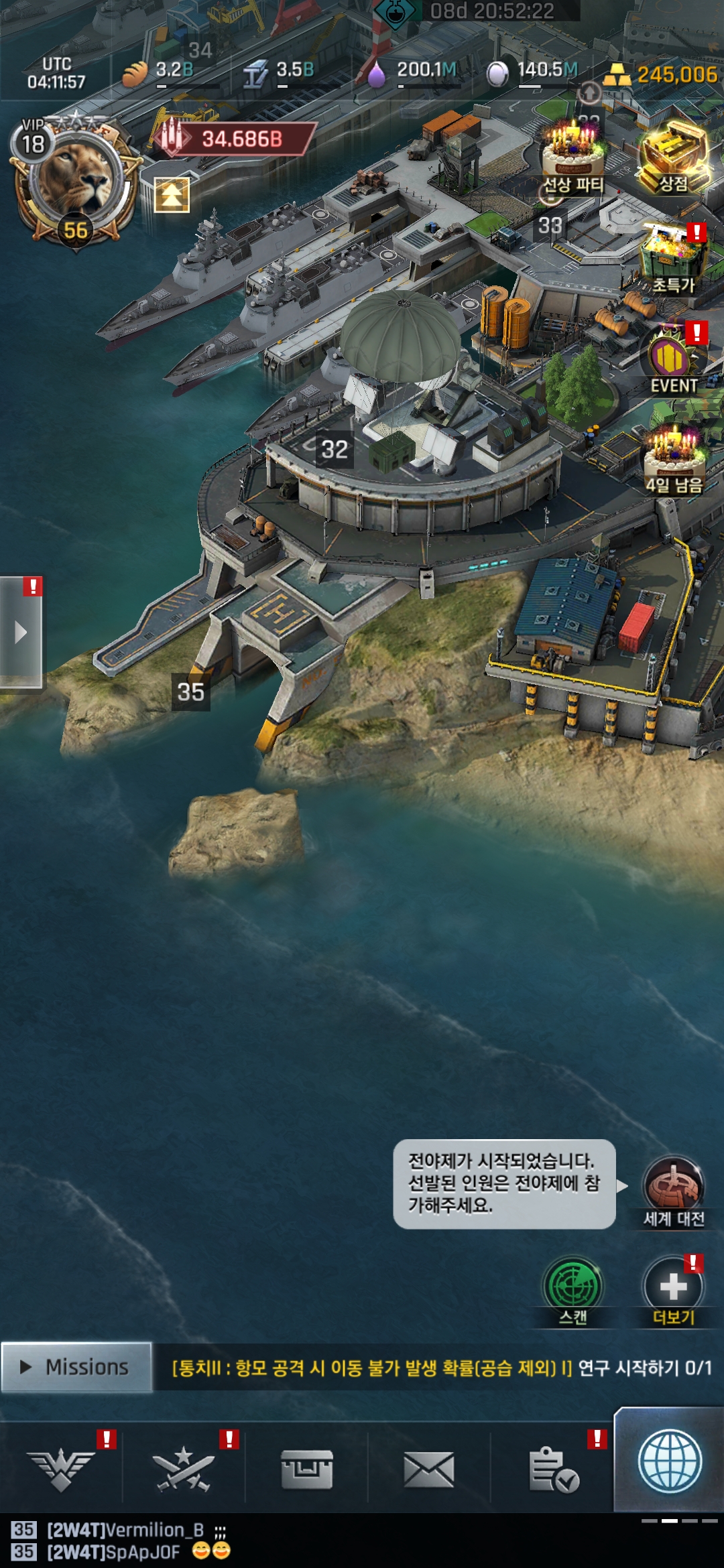
Task: Tap the VIP 18 badge
Action: 33,141
